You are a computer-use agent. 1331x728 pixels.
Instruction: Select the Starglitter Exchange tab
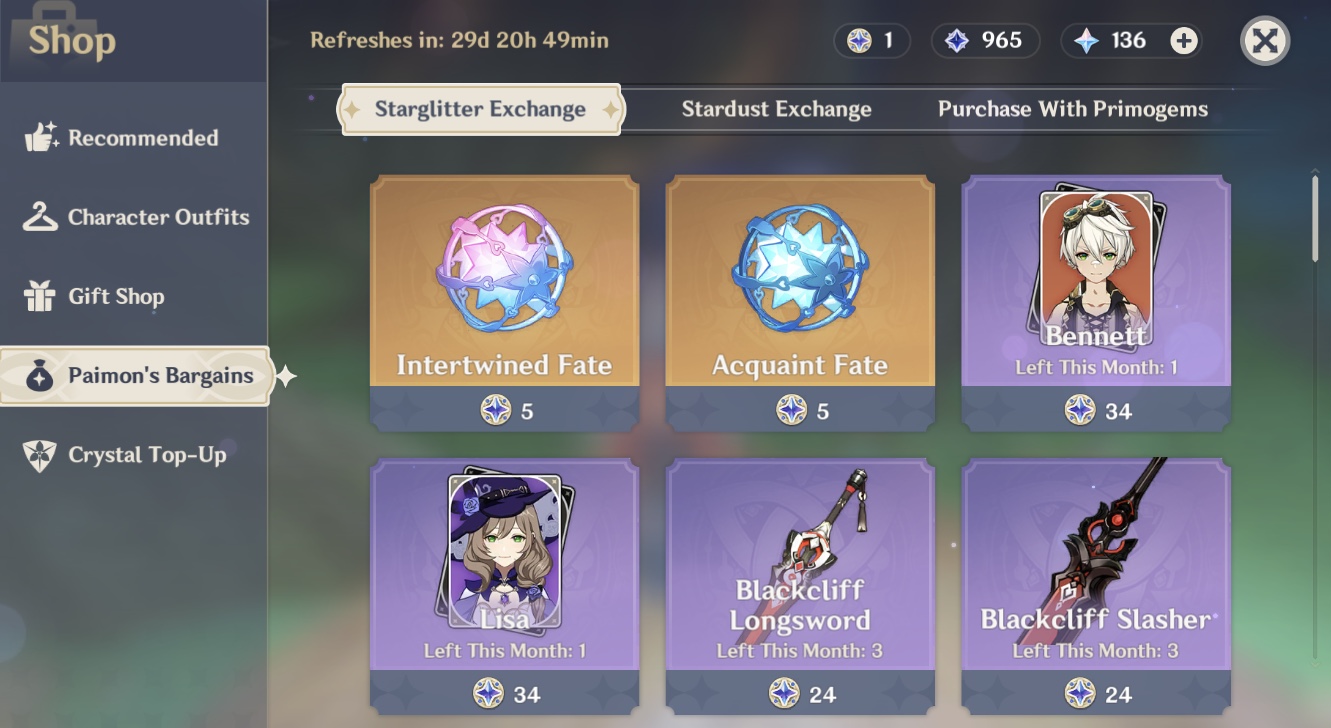[480, 109]
